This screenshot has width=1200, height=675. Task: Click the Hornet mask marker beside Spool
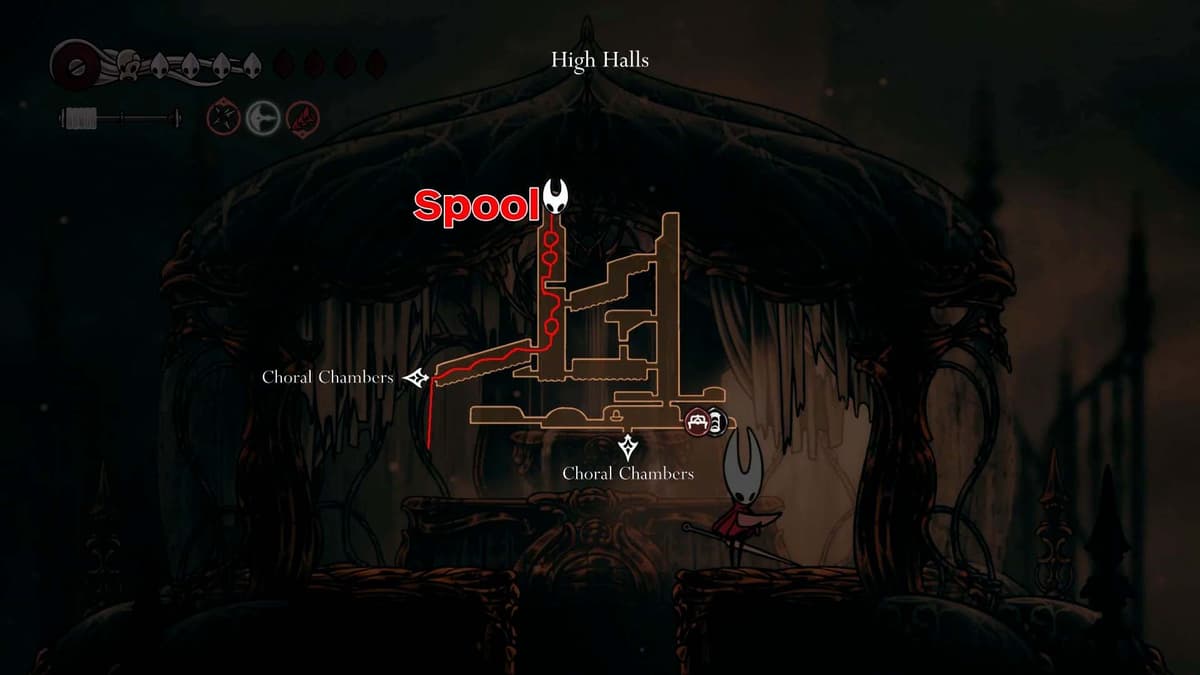point(557,195)
